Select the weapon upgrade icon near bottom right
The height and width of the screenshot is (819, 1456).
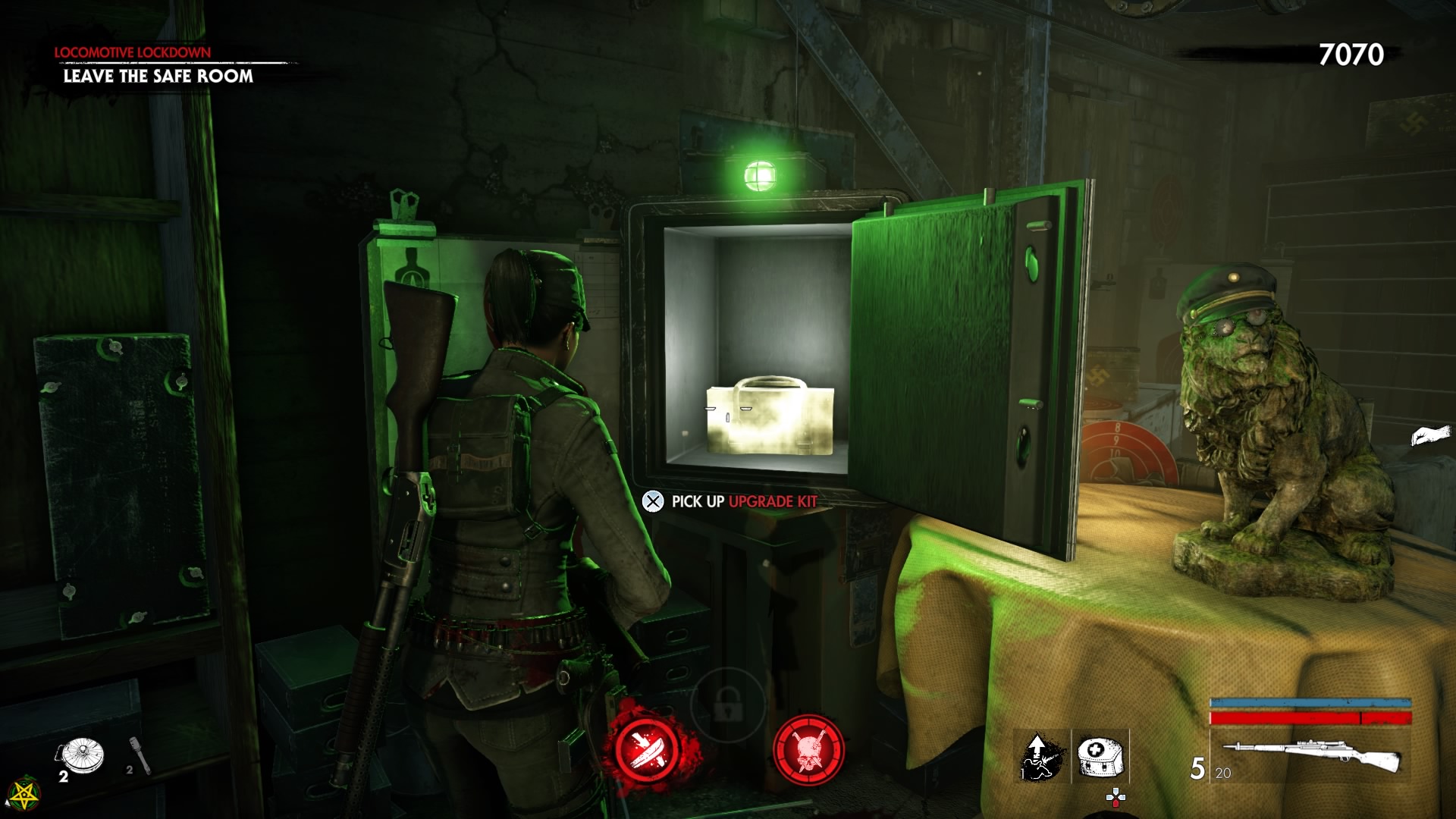click(x=1041, y=755)
